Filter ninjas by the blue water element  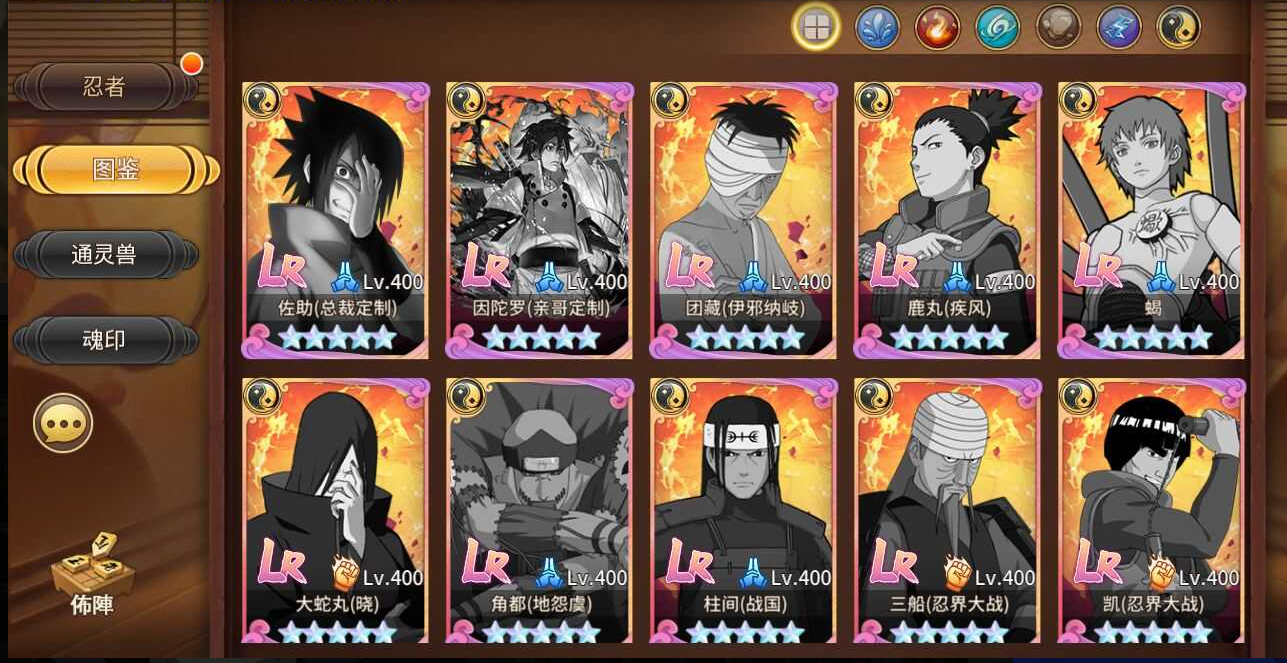pyautogui.click(x=877, y=28)
